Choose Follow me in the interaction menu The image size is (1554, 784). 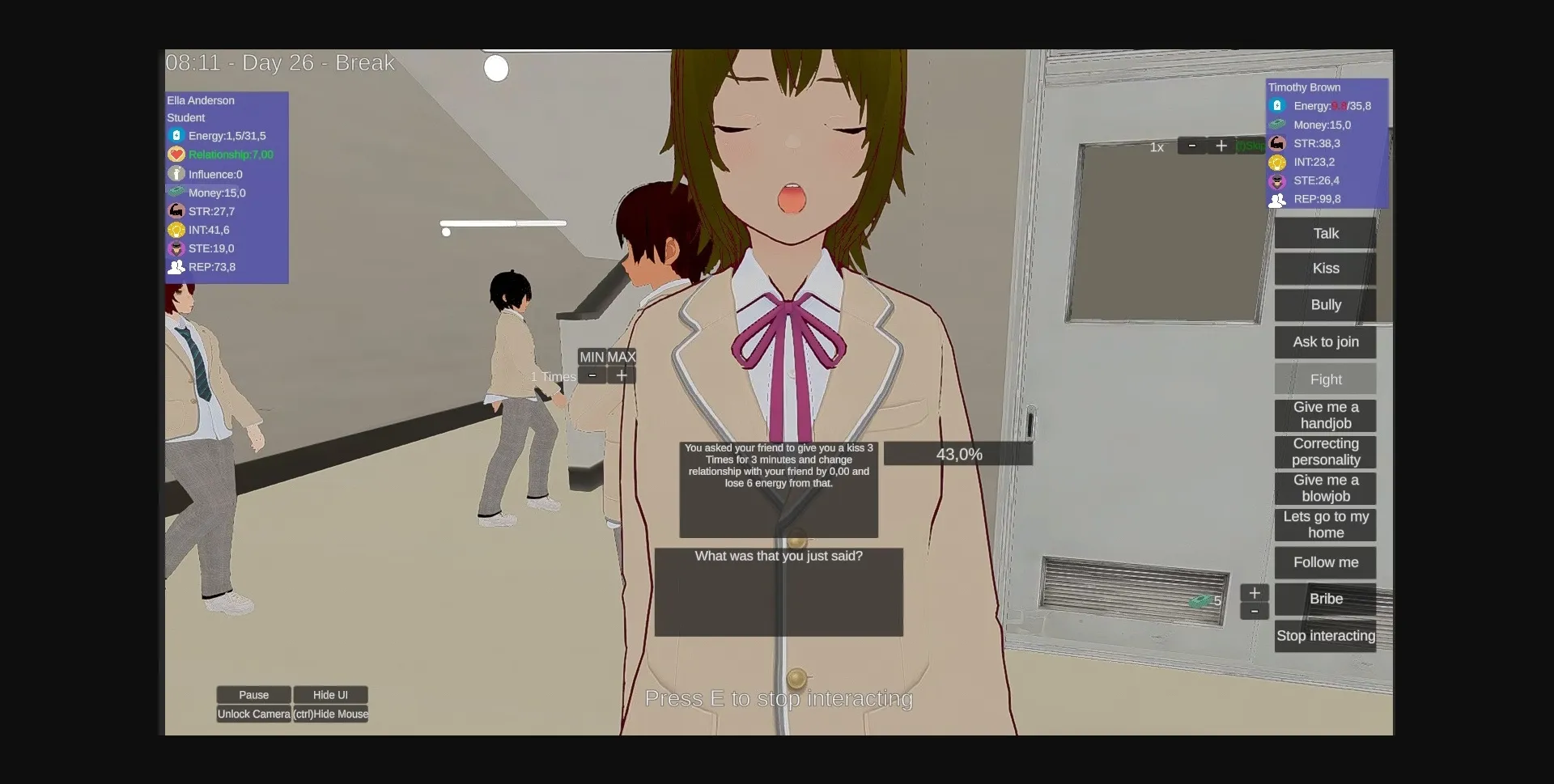pos(1324,562)
